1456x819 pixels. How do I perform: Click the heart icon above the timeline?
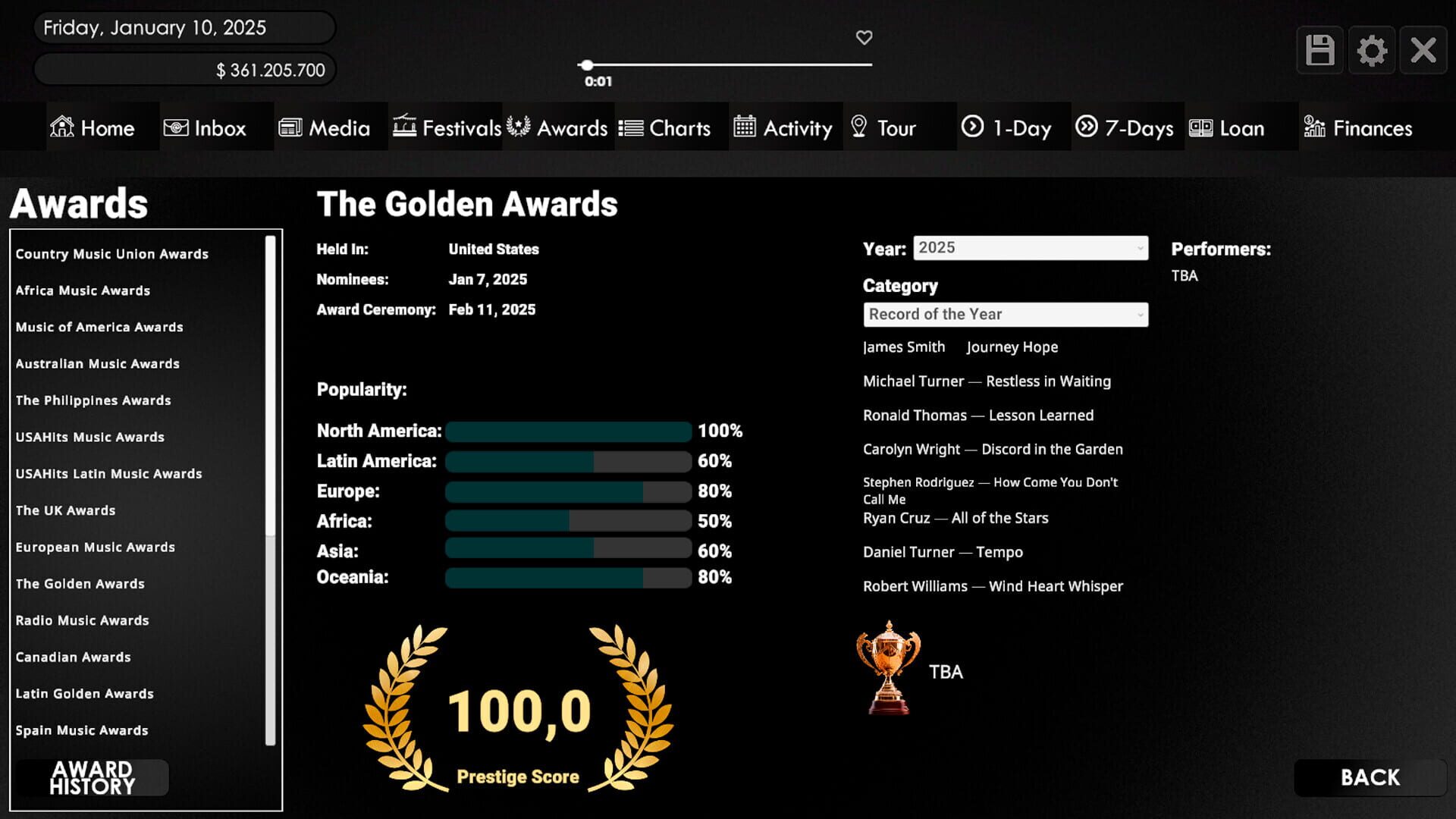click(x=864, y=37)
